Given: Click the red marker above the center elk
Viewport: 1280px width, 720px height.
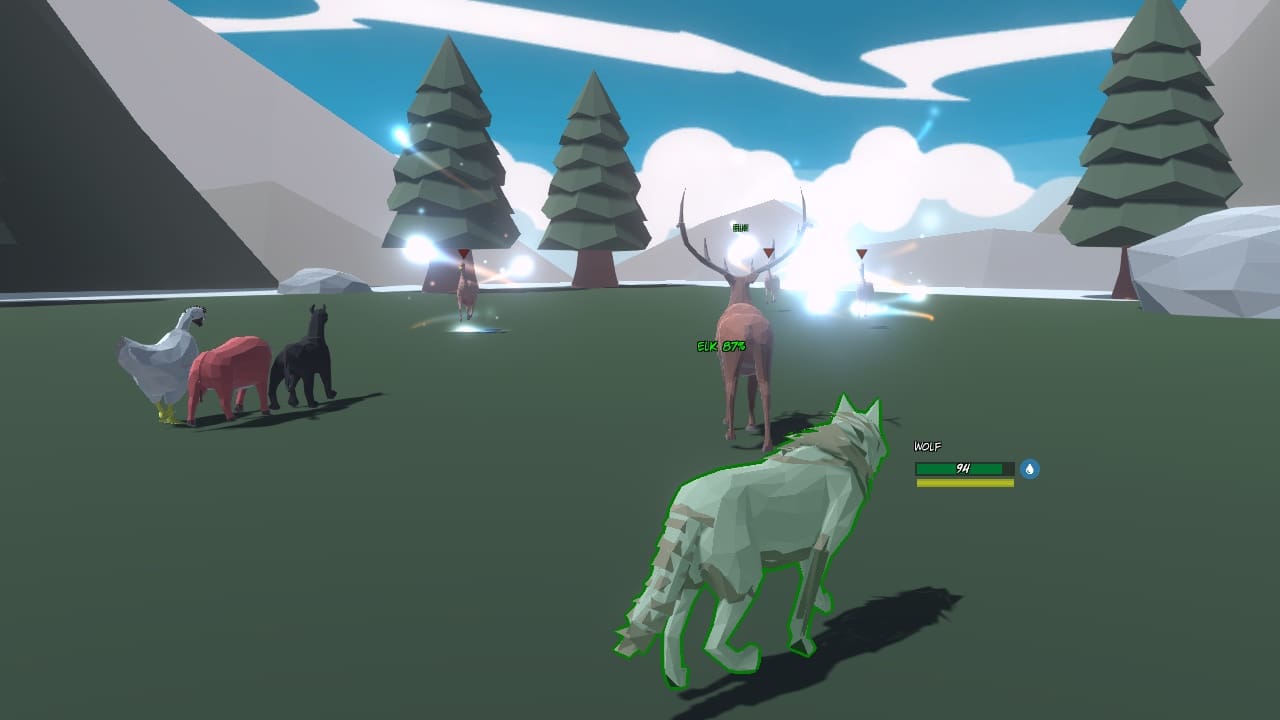Looking at the screenshot, I should click(767, 253).
